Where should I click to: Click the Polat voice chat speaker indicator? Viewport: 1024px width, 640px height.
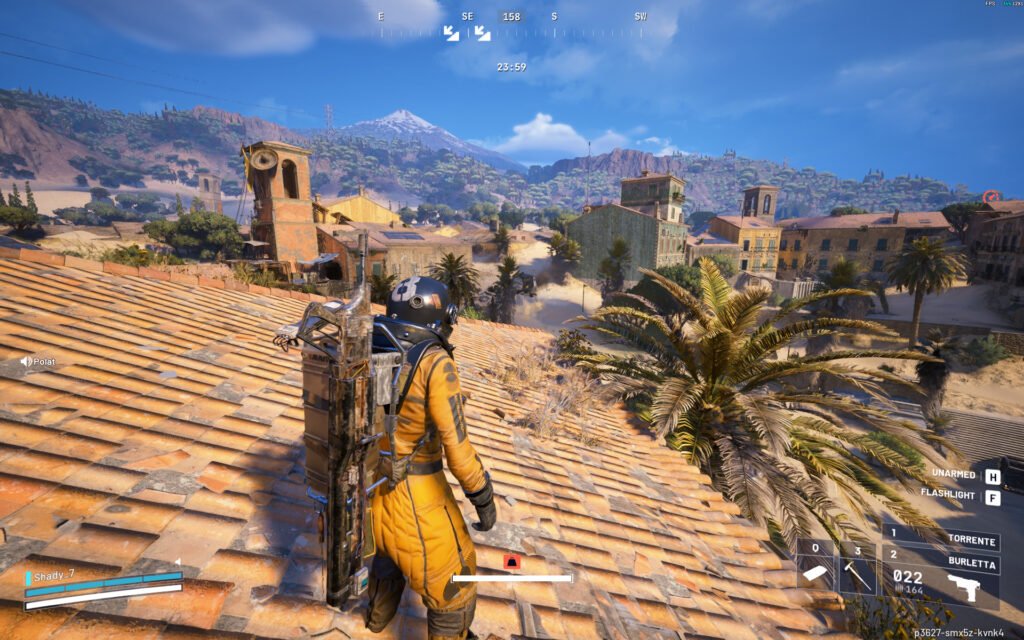pos(26,361)
